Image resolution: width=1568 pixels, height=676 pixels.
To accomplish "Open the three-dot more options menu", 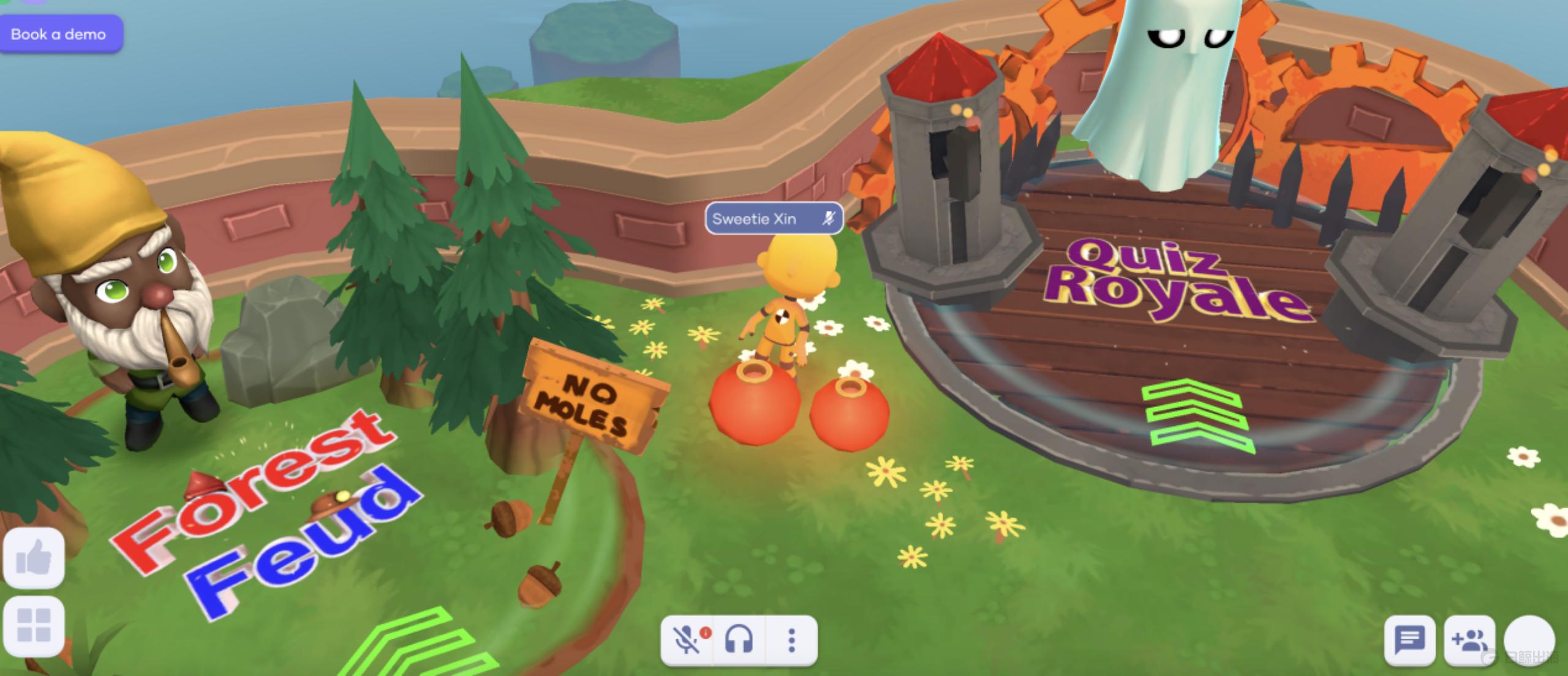I will pyautogui.click(x=791, y=640).
